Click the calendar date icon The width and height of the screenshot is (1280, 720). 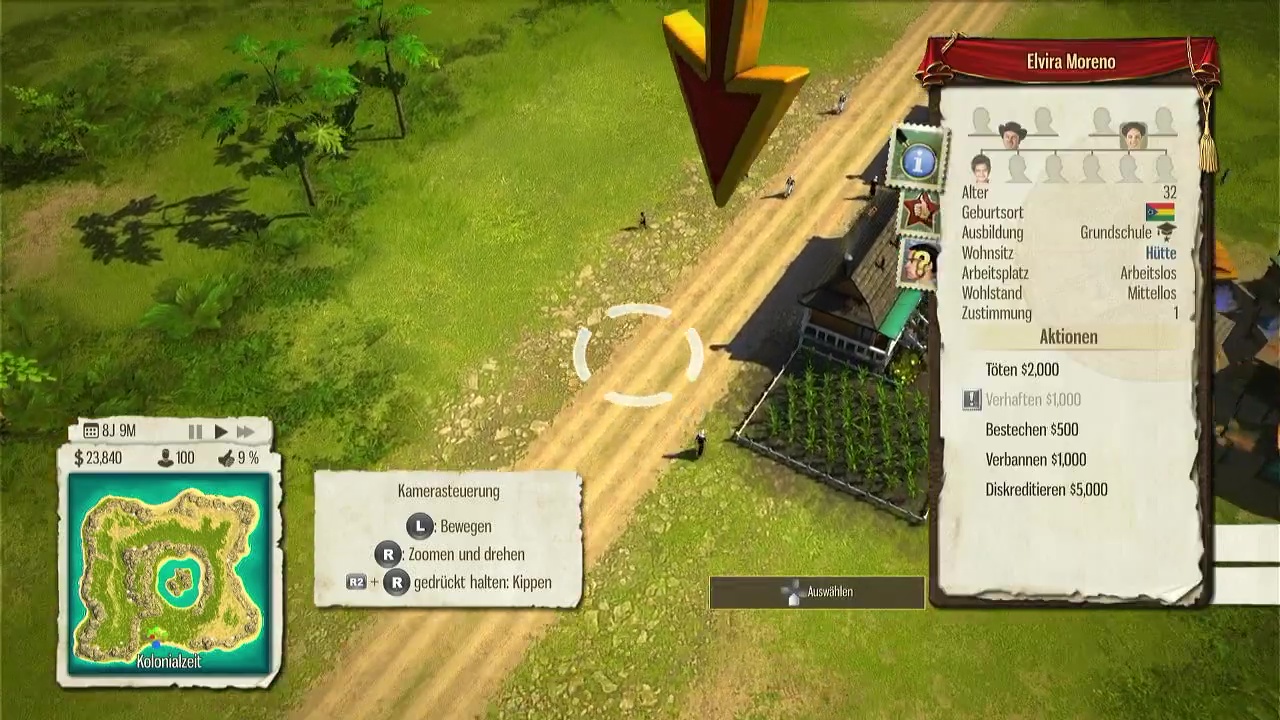tap(91, 432)
